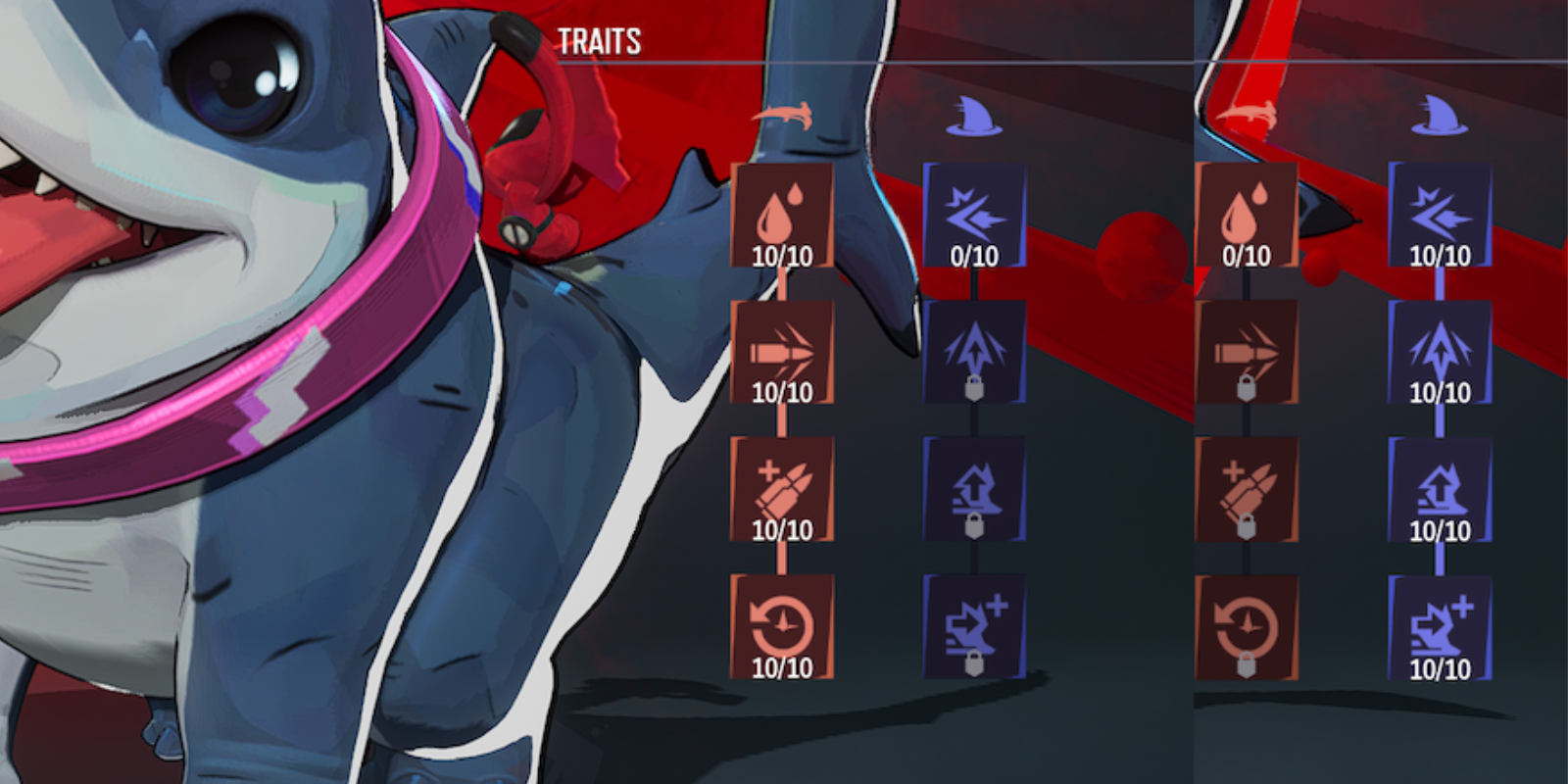Click the 0/10 progress label on the knockback trait
1568x784 pixels.
coord(975,257)
